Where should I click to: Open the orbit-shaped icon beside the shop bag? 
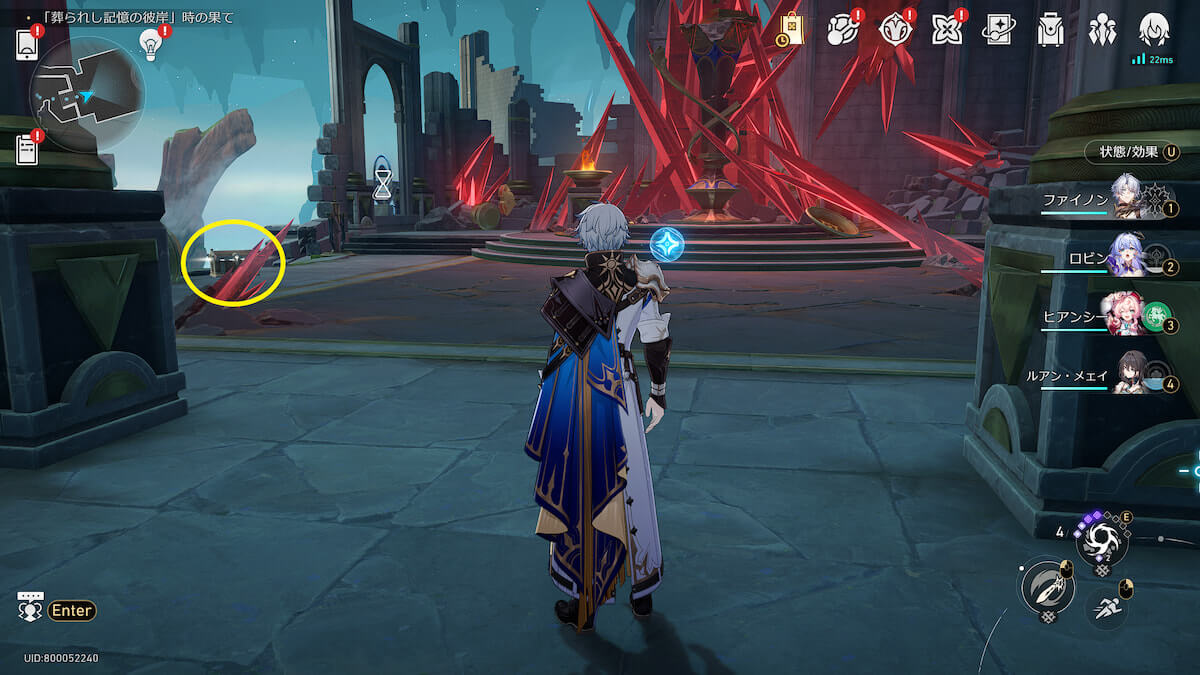pos(843,30)
